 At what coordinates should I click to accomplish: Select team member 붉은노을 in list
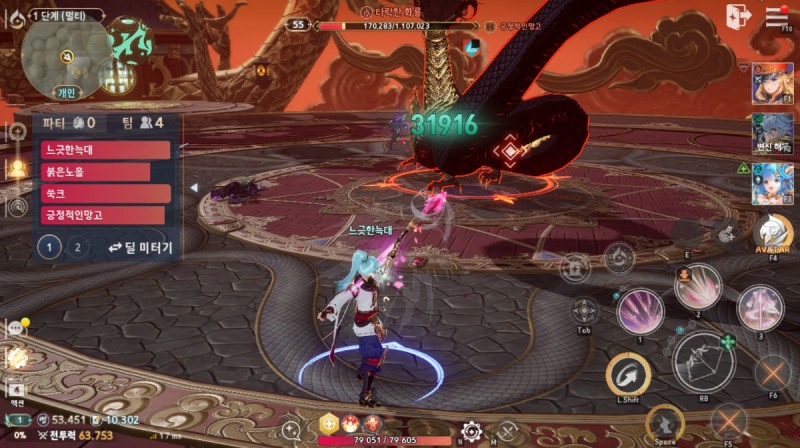pos(96,172)
